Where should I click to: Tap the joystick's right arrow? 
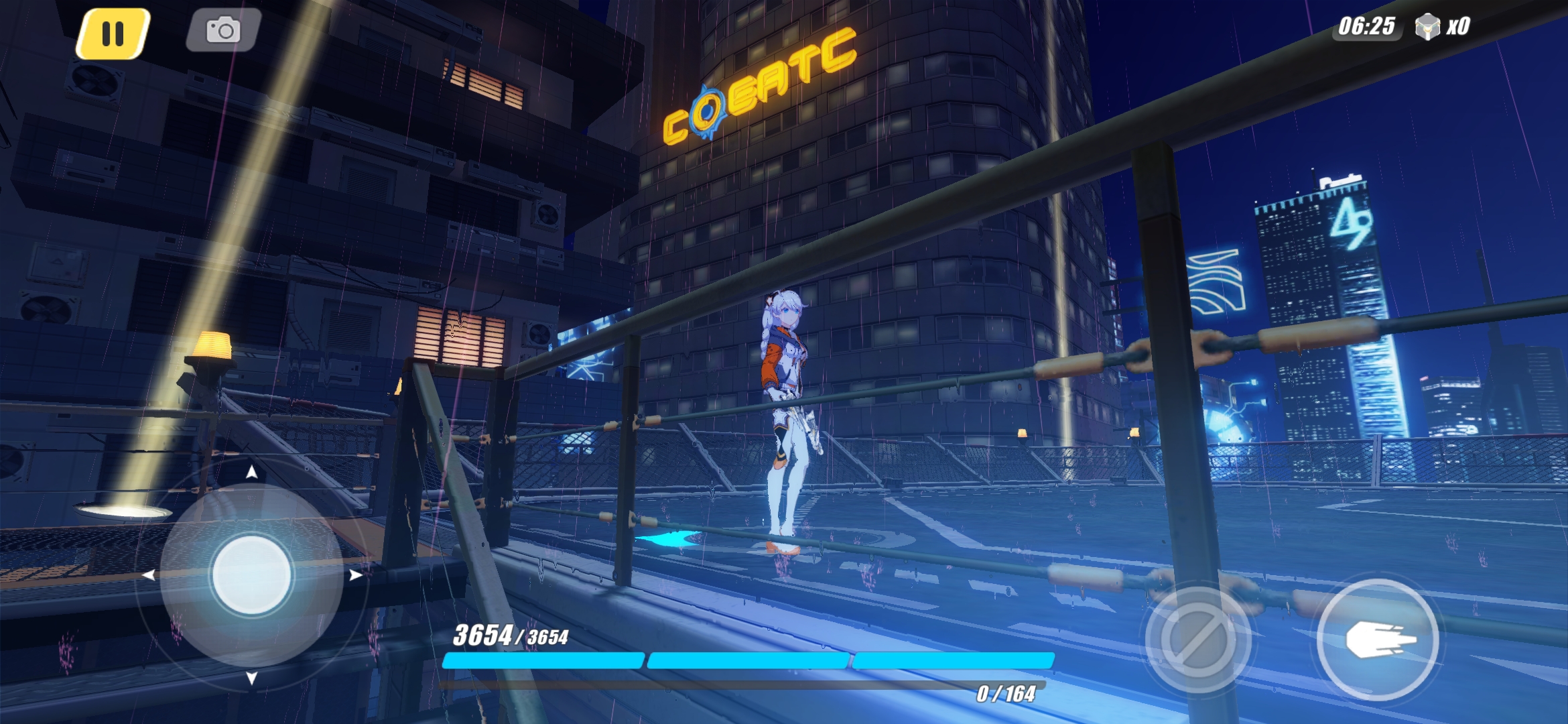pyautogui.click(x=356, y=575)
